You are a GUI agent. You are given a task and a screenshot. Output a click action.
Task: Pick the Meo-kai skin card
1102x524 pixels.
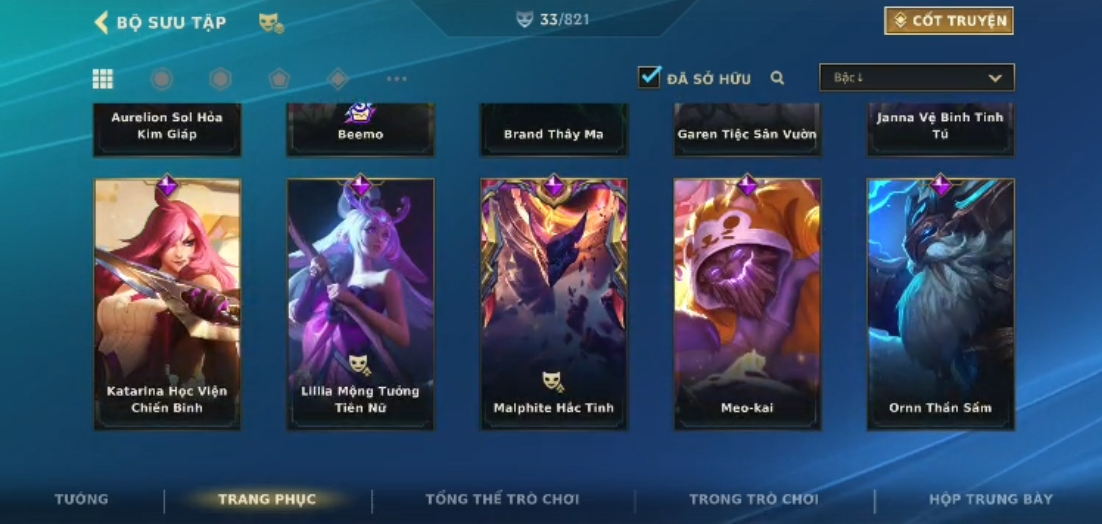[x=747, y=304]
